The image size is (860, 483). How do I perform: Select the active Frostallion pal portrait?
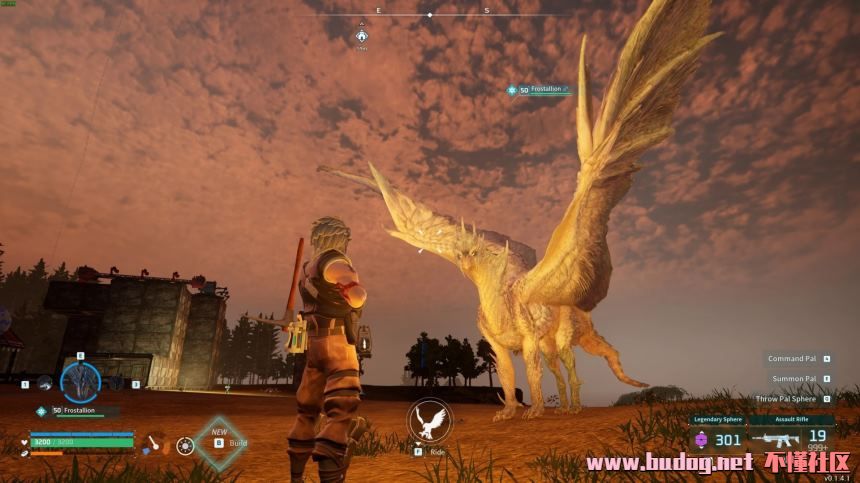coord(80,381)
